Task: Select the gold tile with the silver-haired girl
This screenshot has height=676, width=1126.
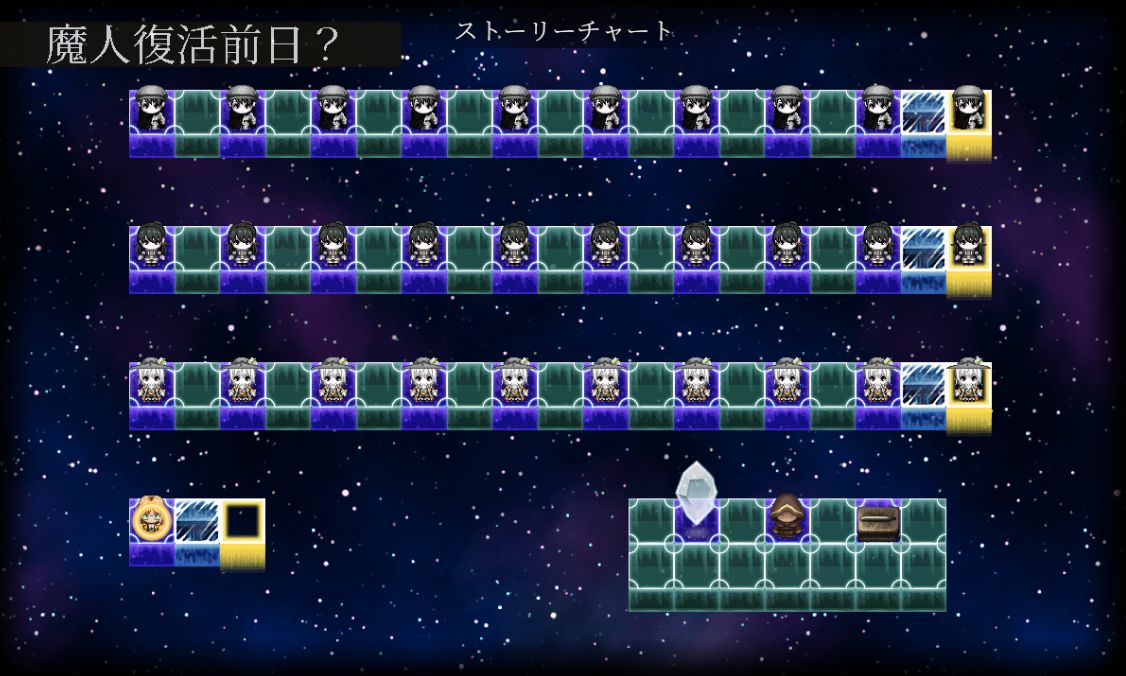Action: (968, 385)
